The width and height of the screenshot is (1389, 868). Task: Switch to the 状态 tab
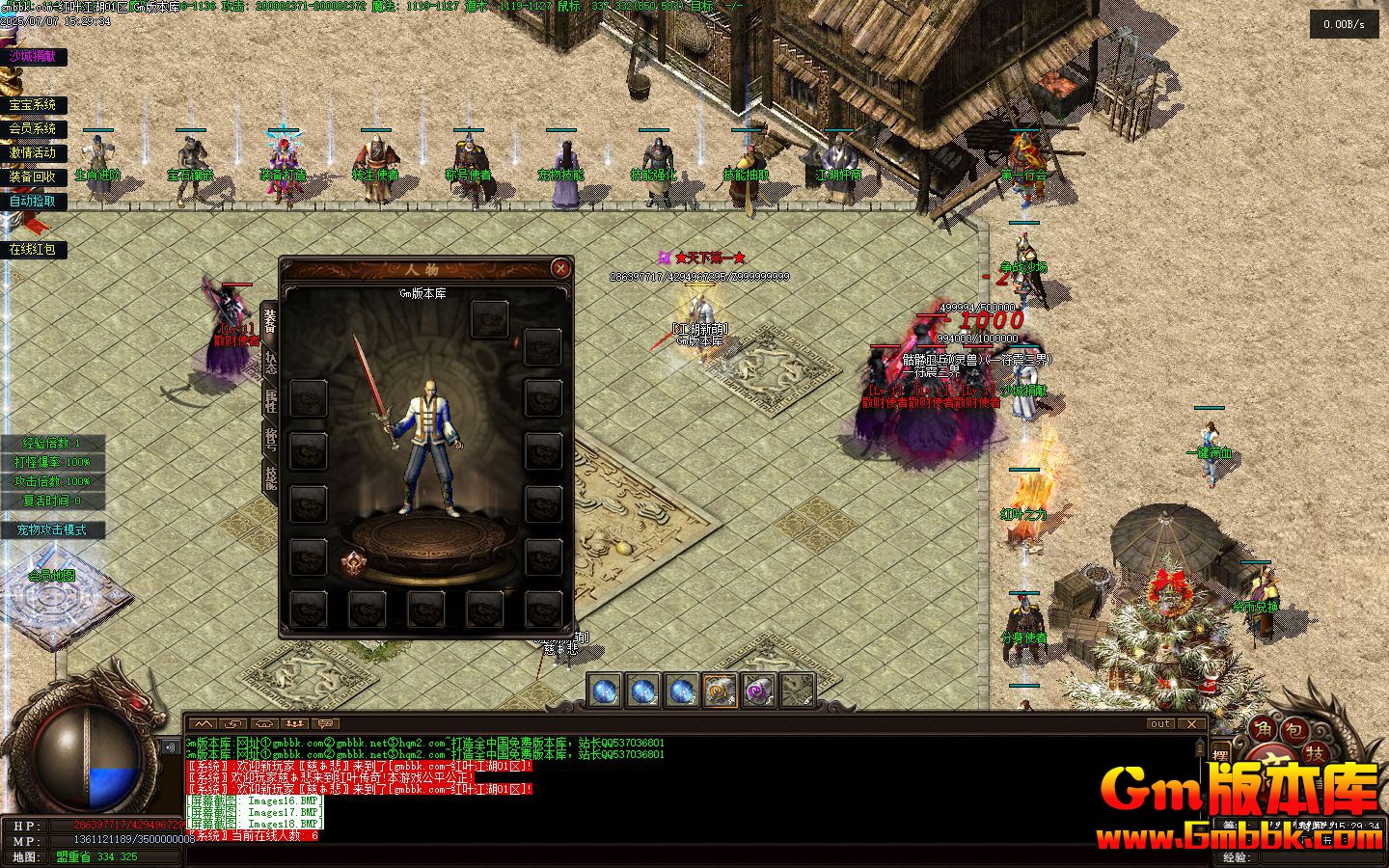[270, 362]
